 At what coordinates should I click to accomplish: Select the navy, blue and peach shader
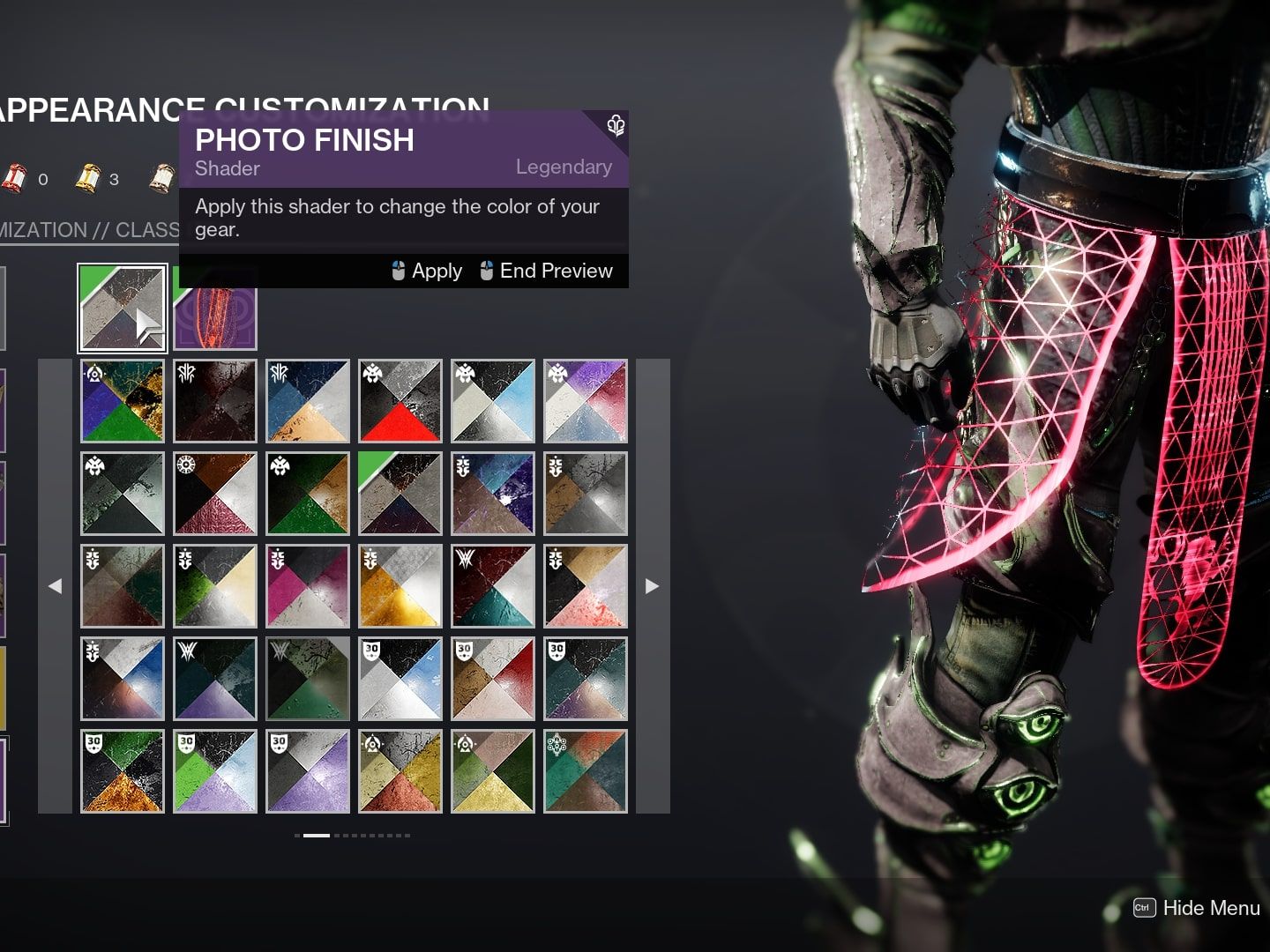(308, 401)
